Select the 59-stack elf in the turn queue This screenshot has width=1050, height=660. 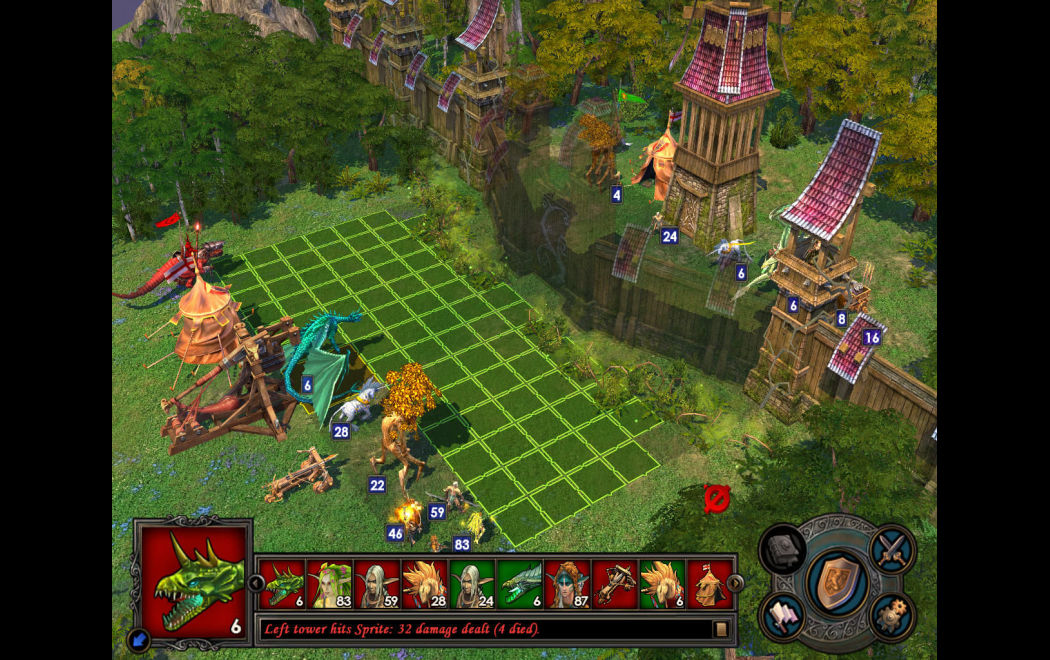pyautogui.click(x=378, y=584)
